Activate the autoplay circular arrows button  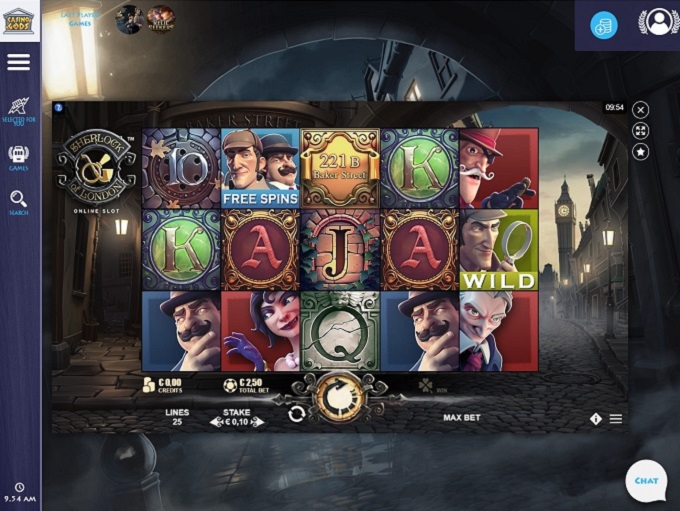(x=296, y=414)
